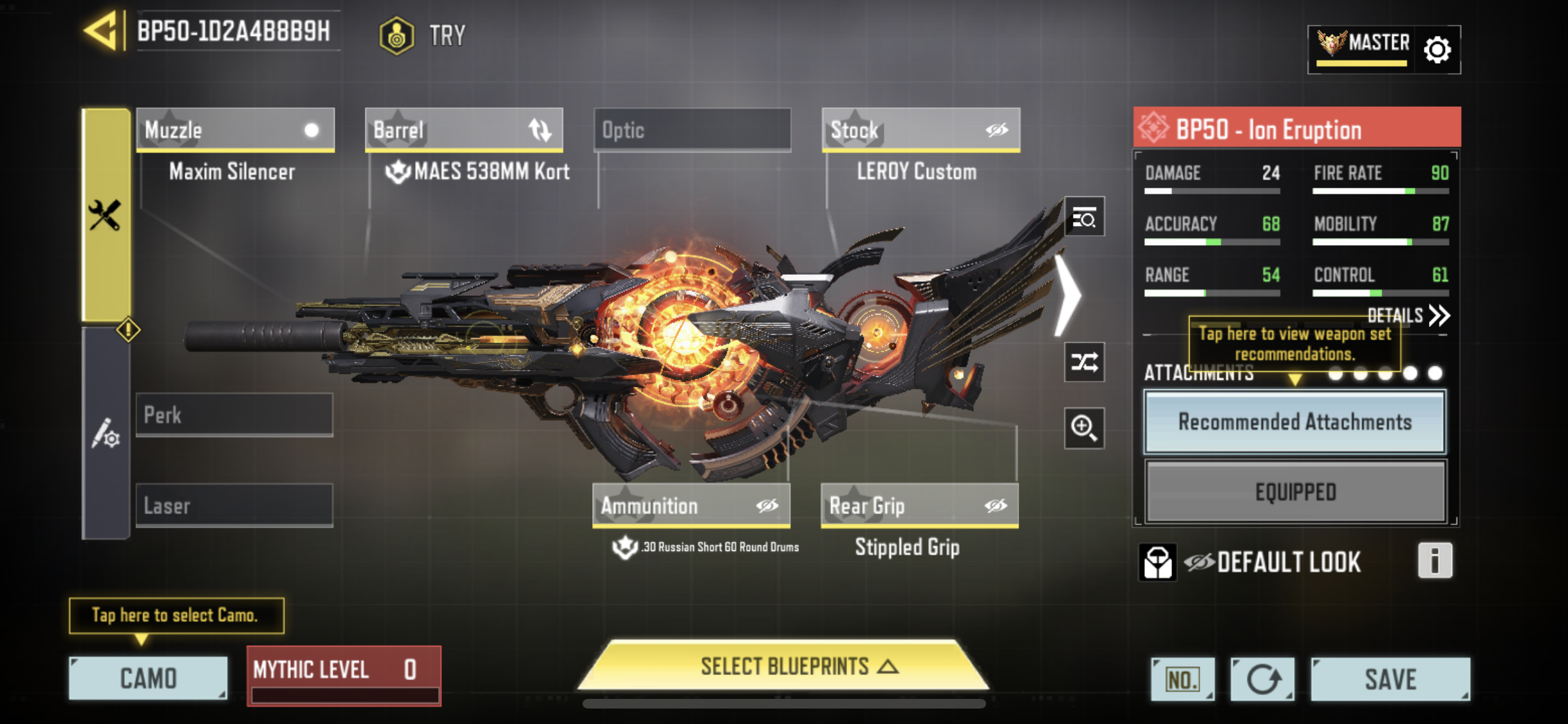1568x724 pixels.
Task: Choose the empty Laser slot
Action: (234, 506)
